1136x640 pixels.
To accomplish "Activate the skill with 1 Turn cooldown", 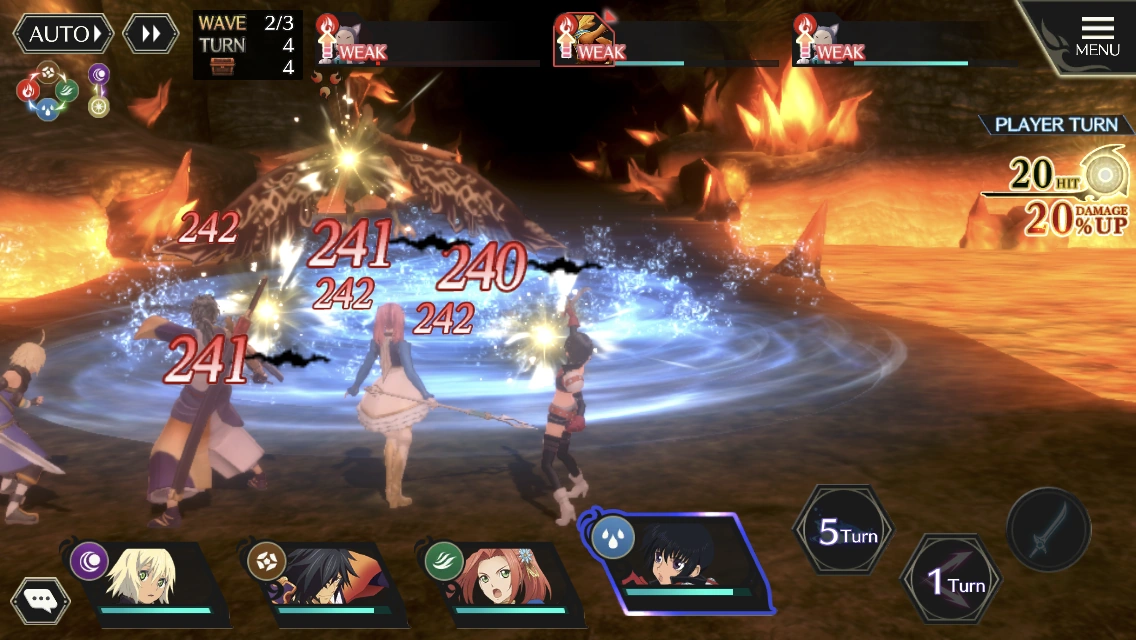I will tap(950, 582).
